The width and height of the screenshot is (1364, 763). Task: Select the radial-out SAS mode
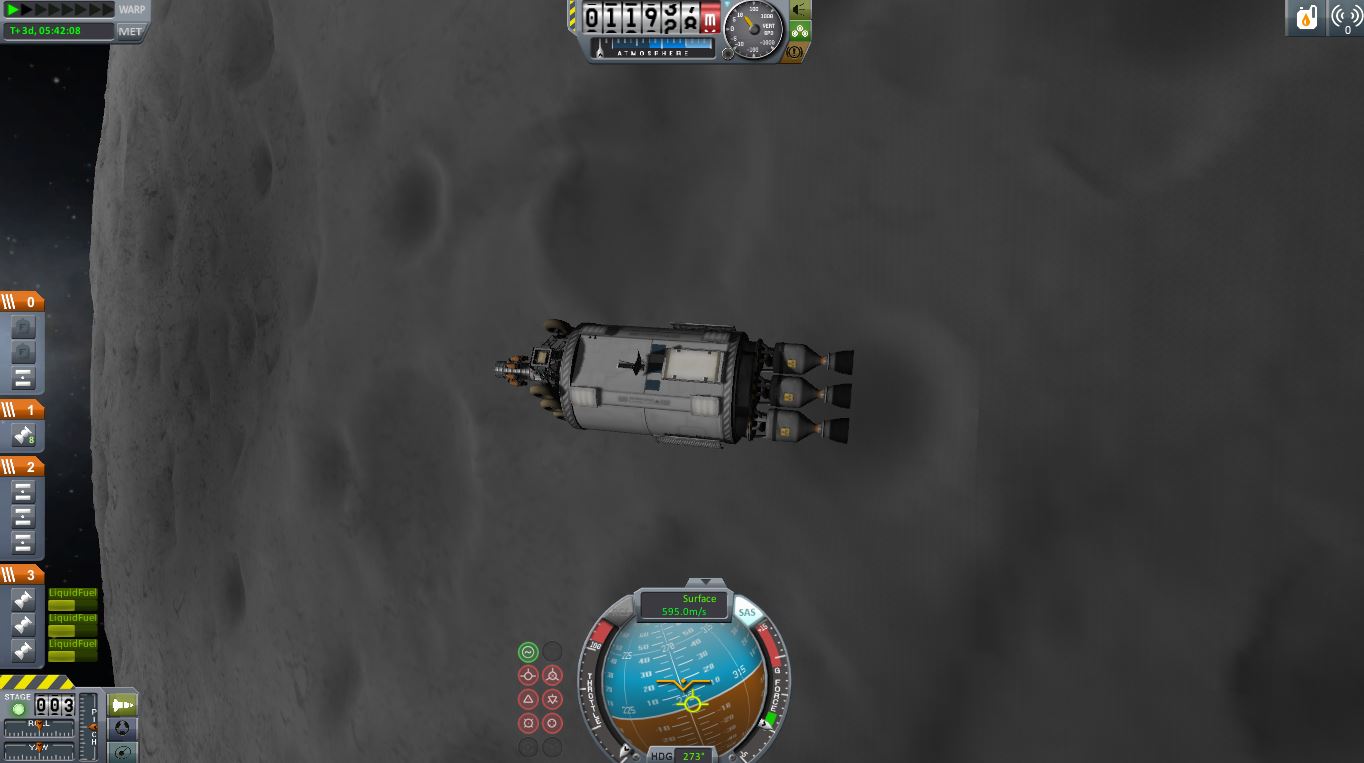552,723
